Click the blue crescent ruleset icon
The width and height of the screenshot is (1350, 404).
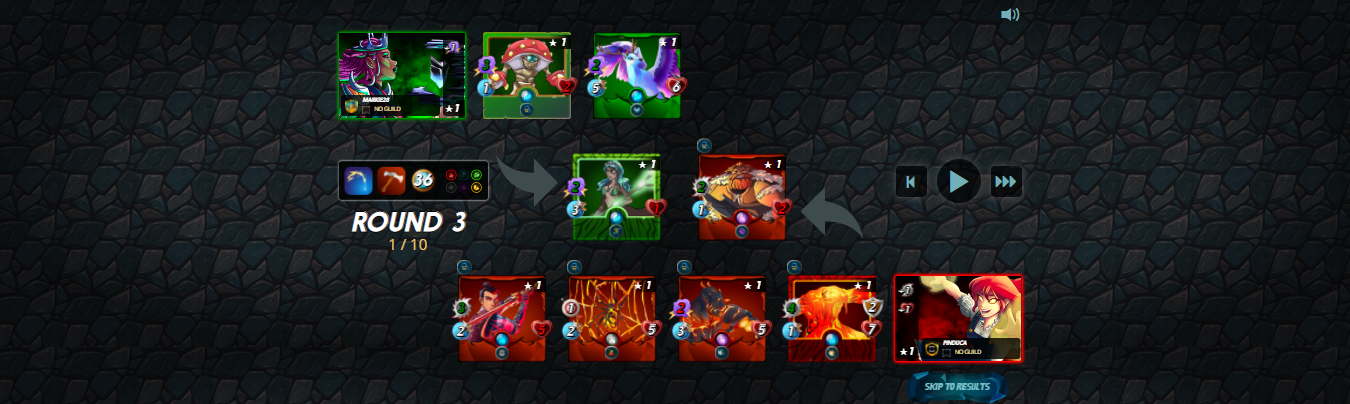359,181
